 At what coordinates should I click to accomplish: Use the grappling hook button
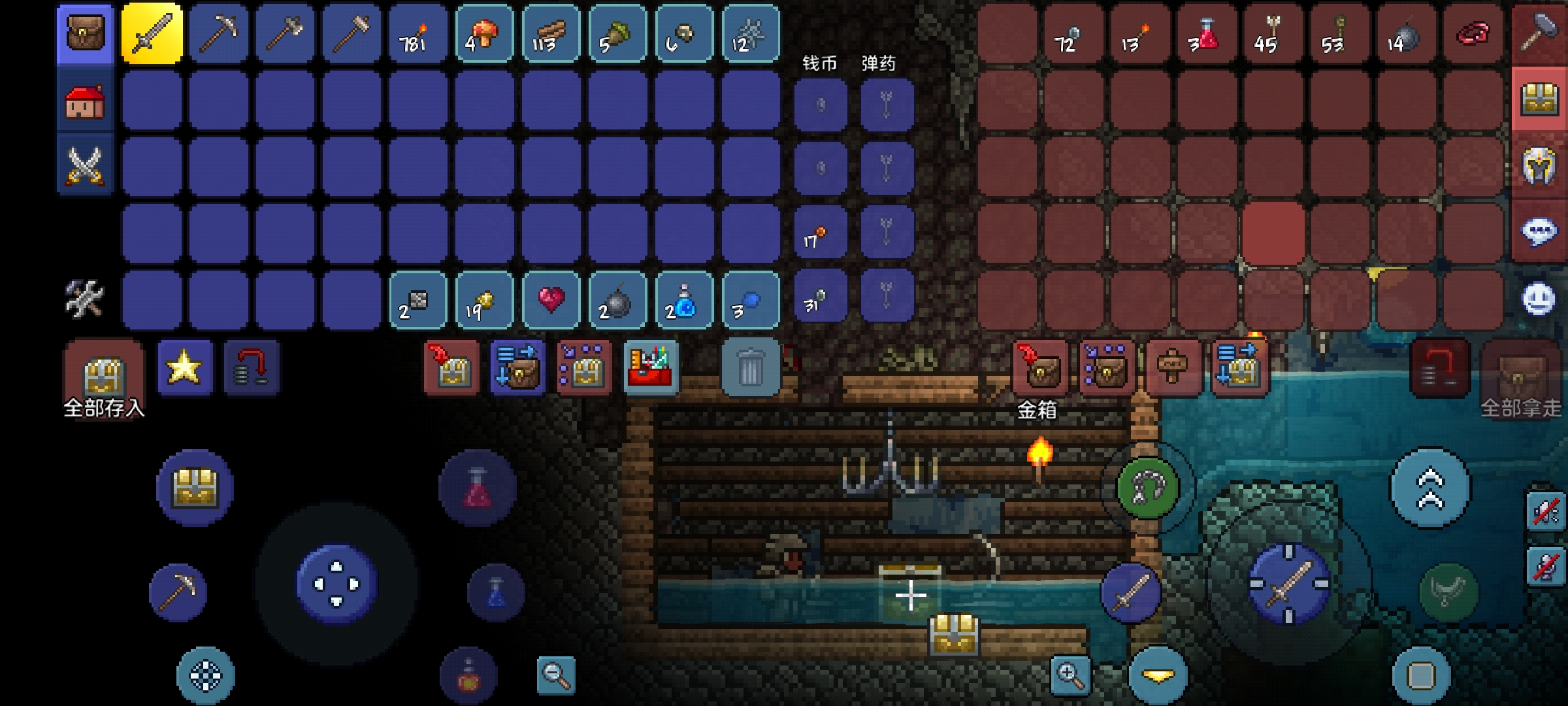click(1147, 487)
